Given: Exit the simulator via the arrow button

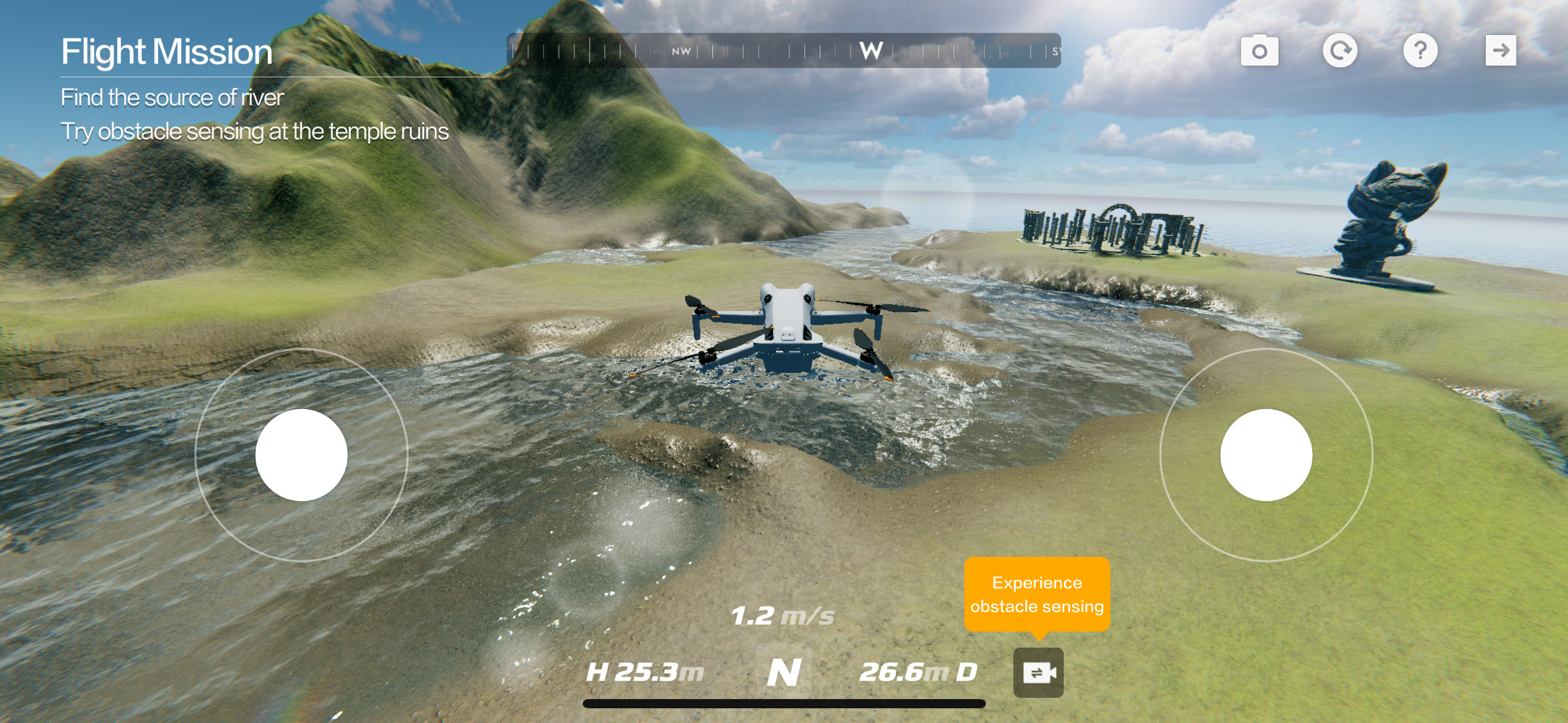Looking at the screenshot, I should click(1501, 51).
